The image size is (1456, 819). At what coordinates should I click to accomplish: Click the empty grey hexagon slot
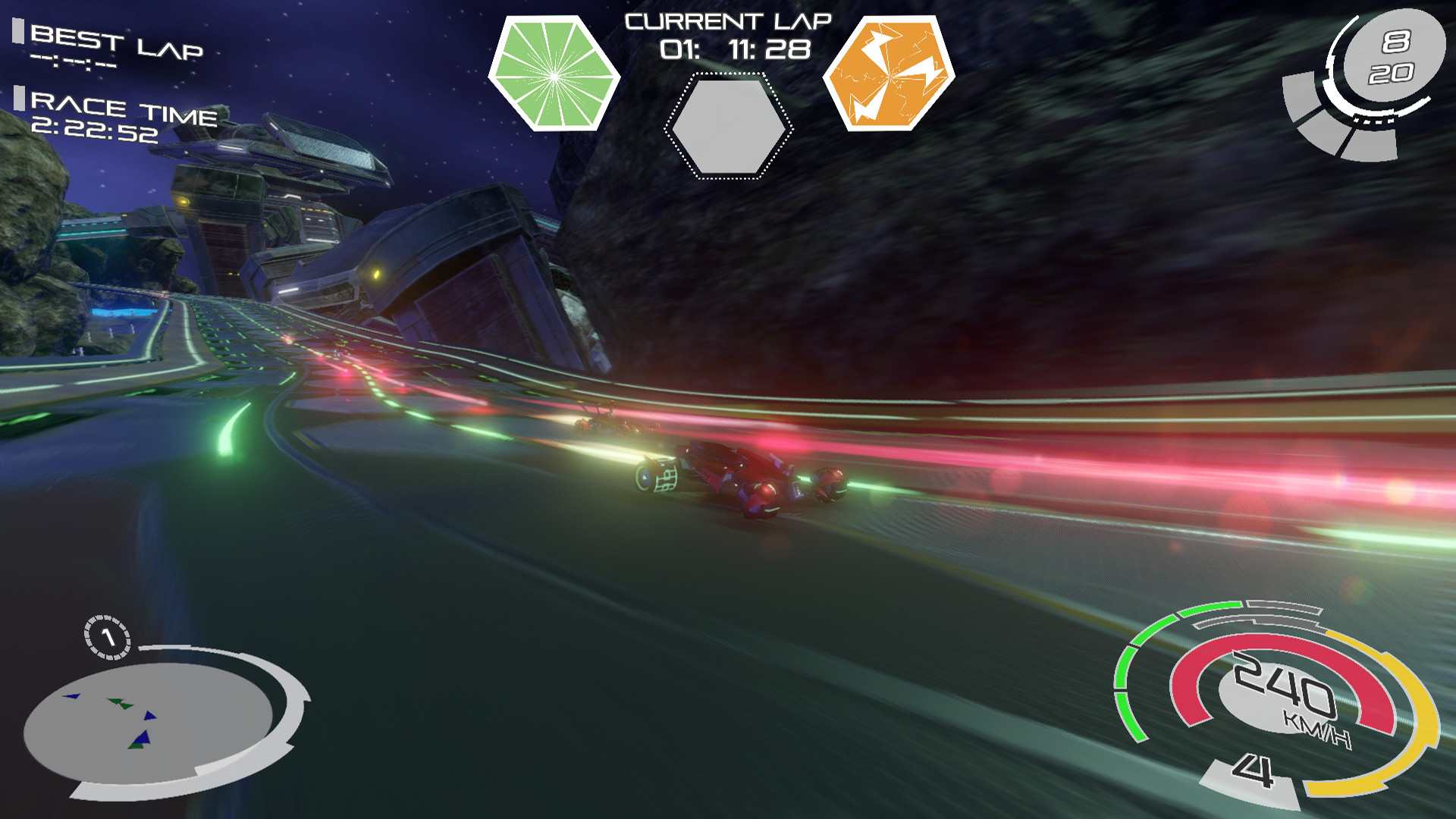(x=728, y=127)
